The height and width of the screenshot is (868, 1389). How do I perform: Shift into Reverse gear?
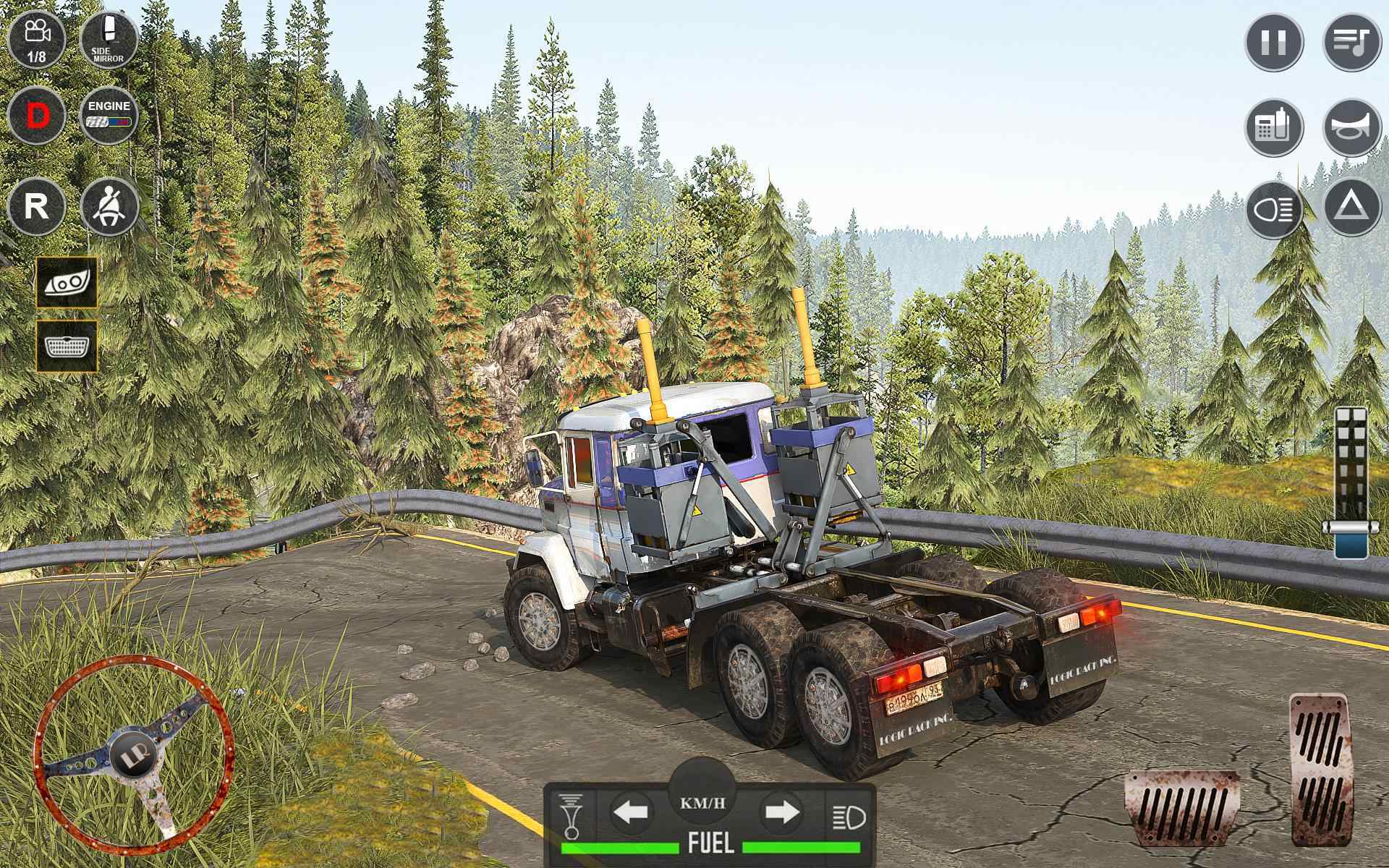36,206
